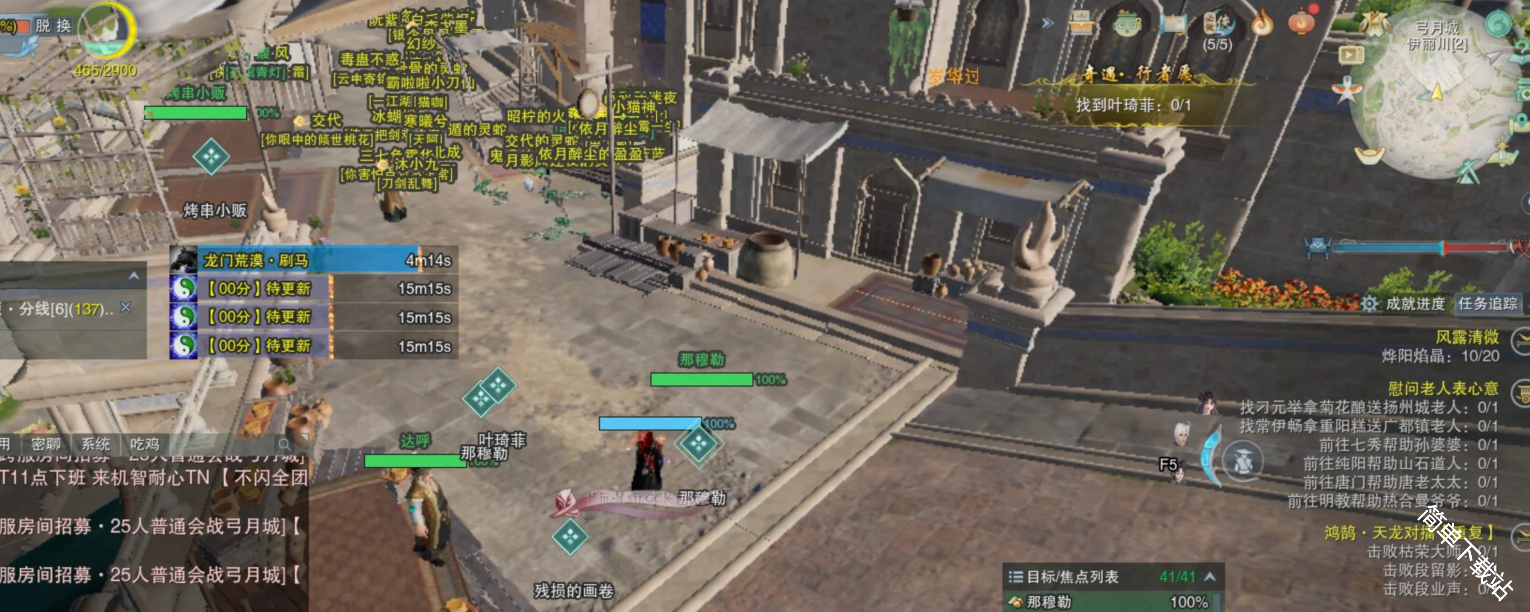The height and width of the screenshot is (612, 1530).
Task: Close the 分线[6] channel entry
Action: (x=126, y=308)
